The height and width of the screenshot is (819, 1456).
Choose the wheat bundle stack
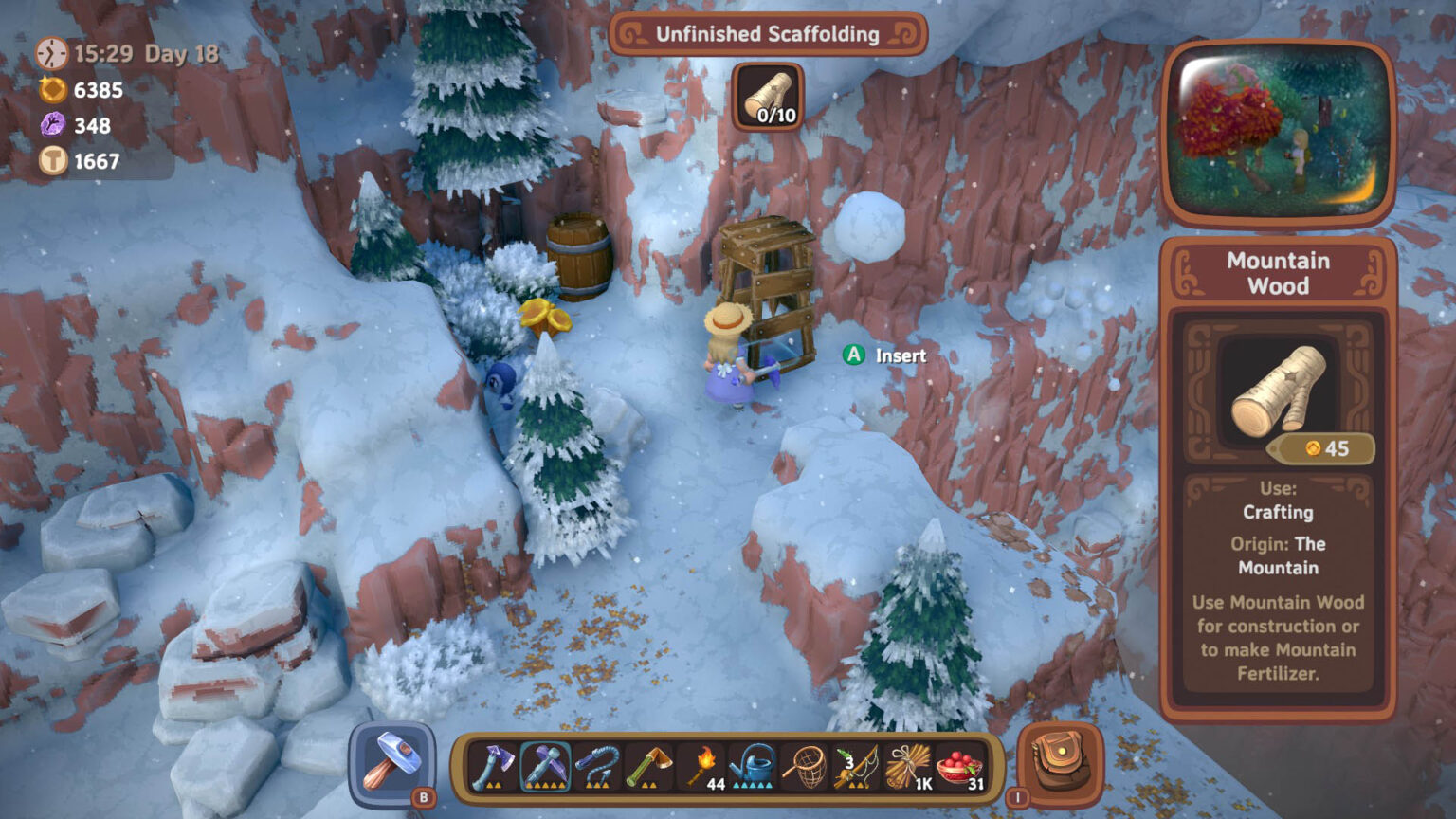coord(908,766)
